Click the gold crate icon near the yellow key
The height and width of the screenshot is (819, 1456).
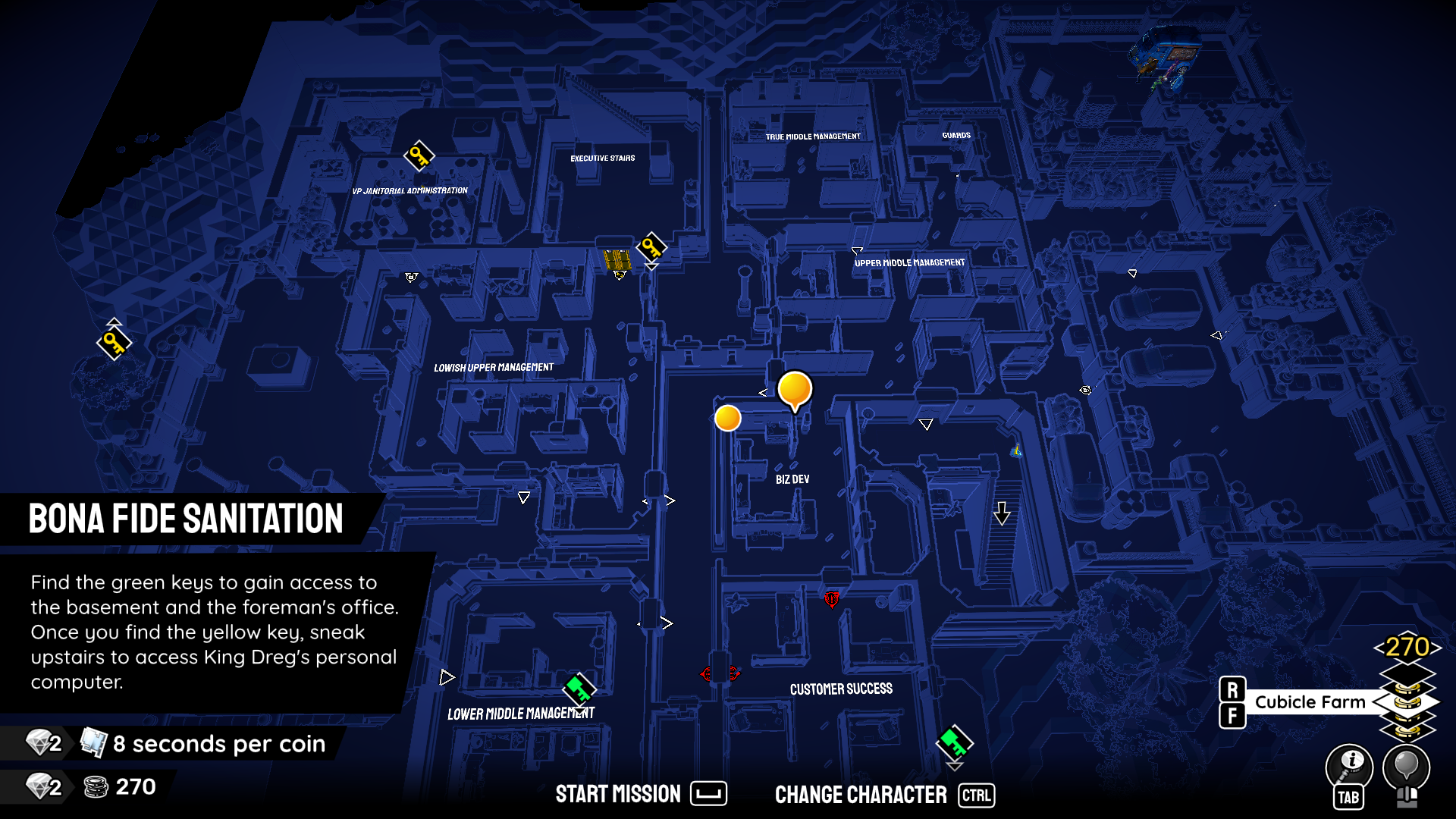(x=616, y=261)
